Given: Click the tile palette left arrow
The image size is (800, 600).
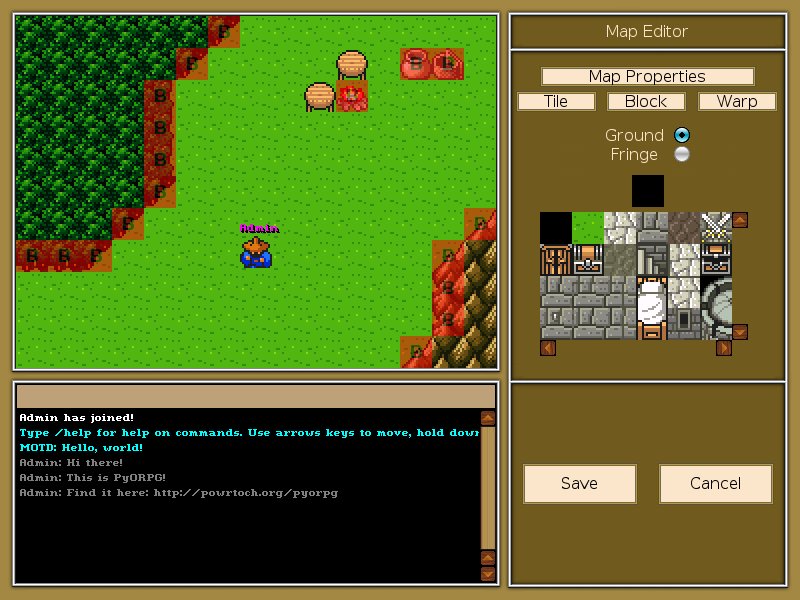Looking at the screenshot, I should click(x=547, y=348).
